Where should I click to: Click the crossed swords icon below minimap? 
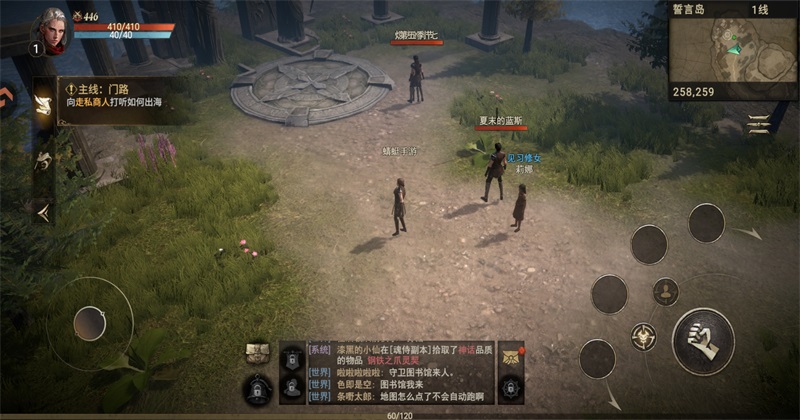759,123
